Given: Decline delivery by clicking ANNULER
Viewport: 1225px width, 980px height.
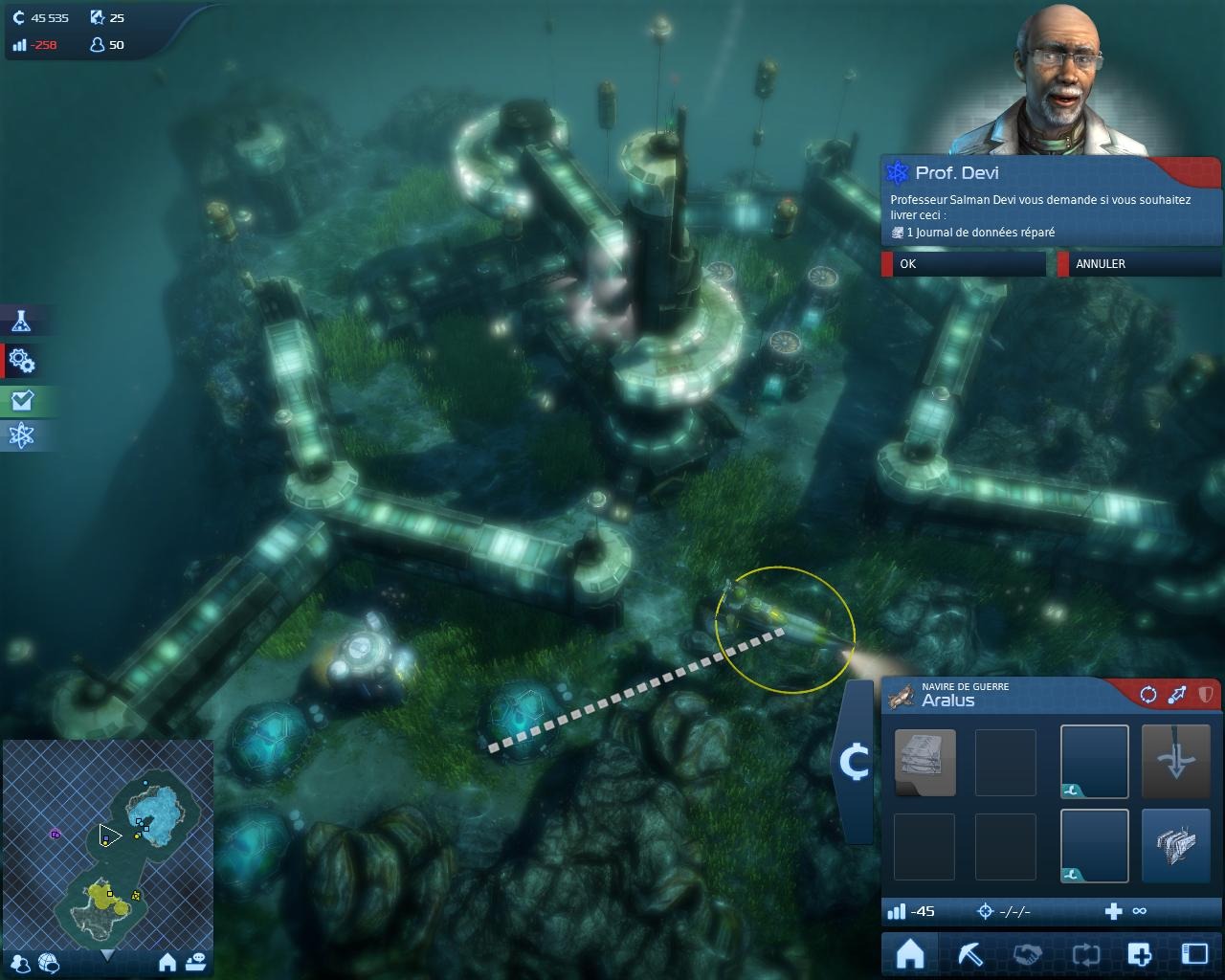Looking at the screenshot, I should [1139, 263].
